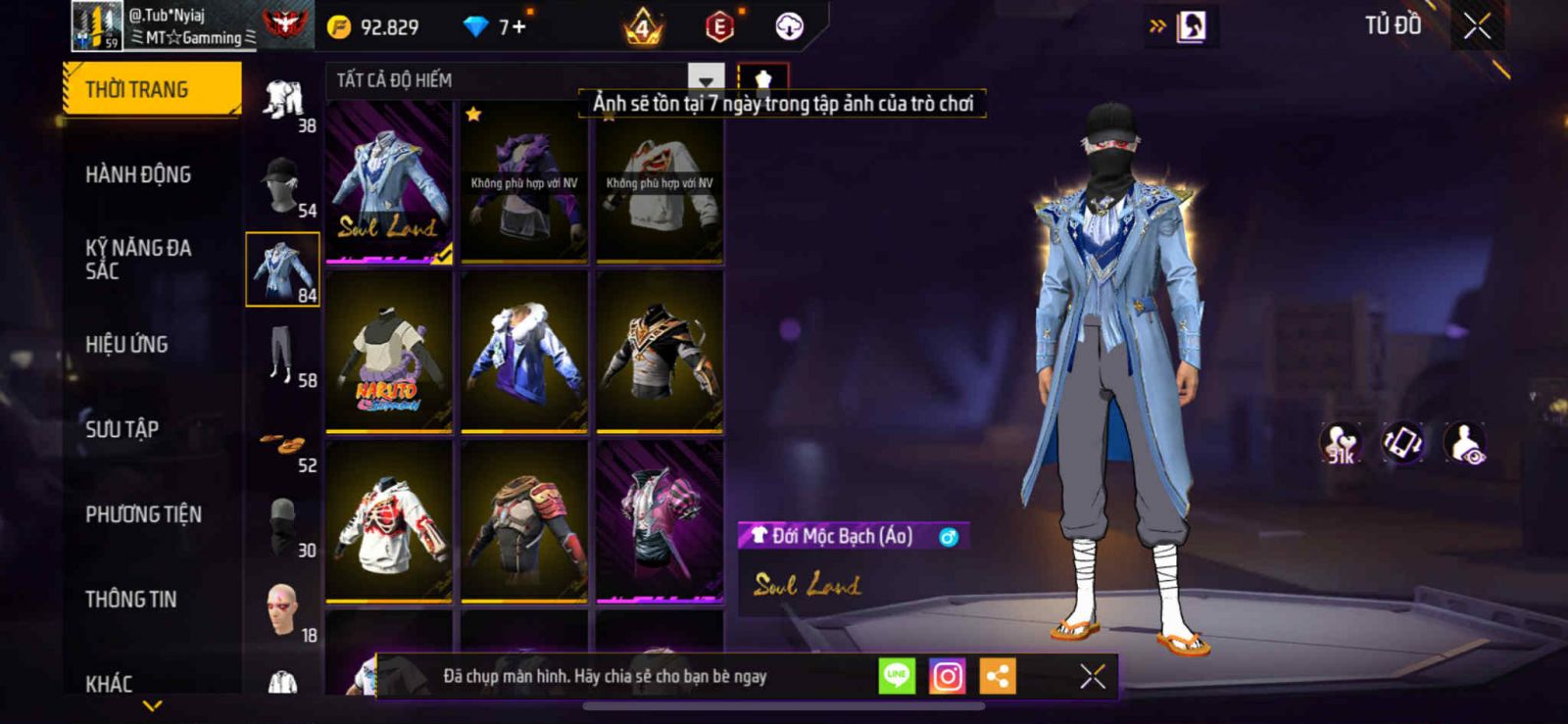The image size is (1568, 724).
Task: Select the KỸ NĂNG ĐA SẮC tab
Action: (x=138, y=260)
